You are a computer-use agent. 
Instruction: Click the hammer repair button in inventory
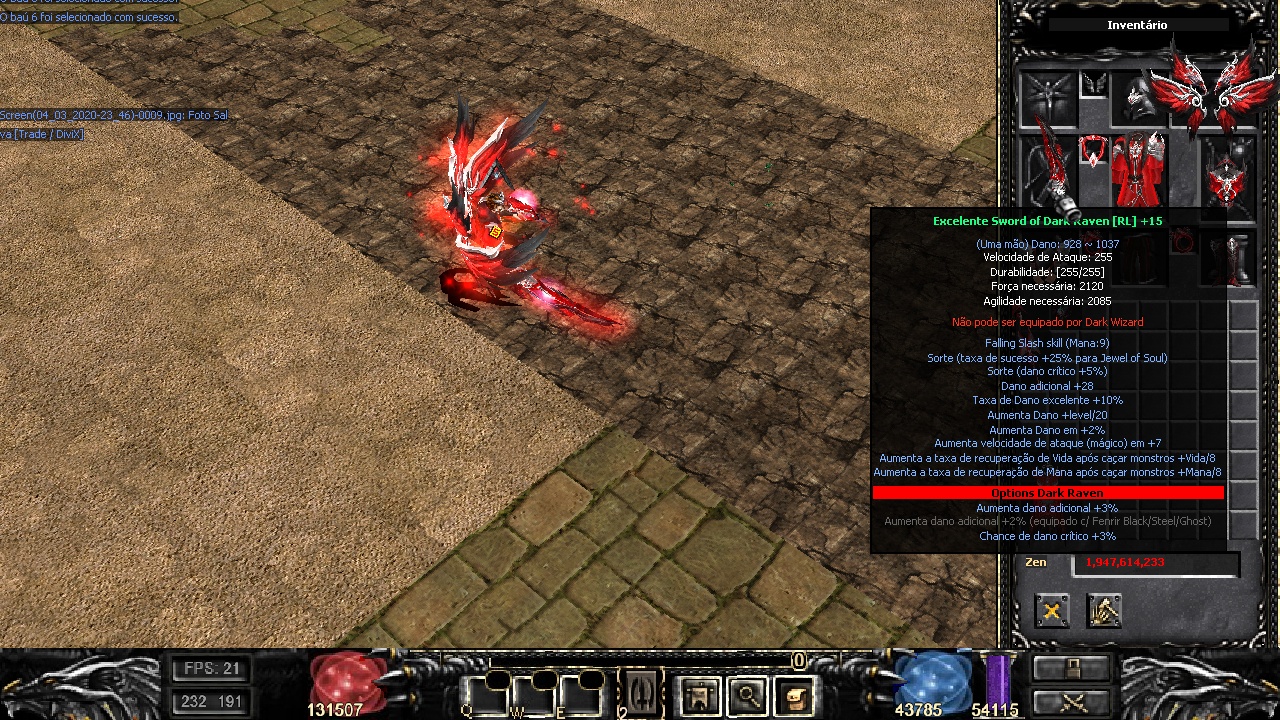pos(1104,610)
